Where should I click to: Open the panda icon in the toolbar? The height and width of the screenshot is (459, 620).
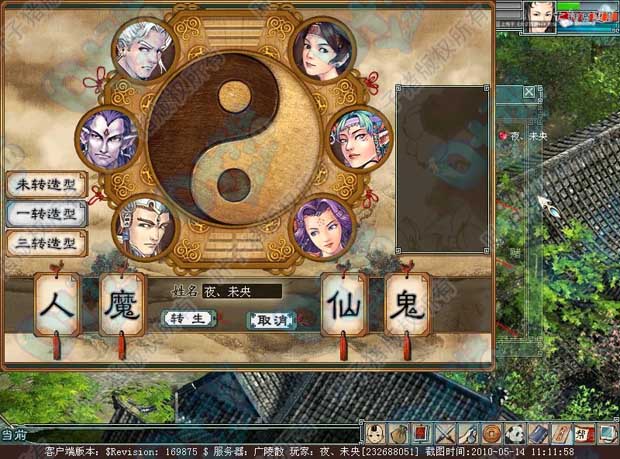point(515,434)
